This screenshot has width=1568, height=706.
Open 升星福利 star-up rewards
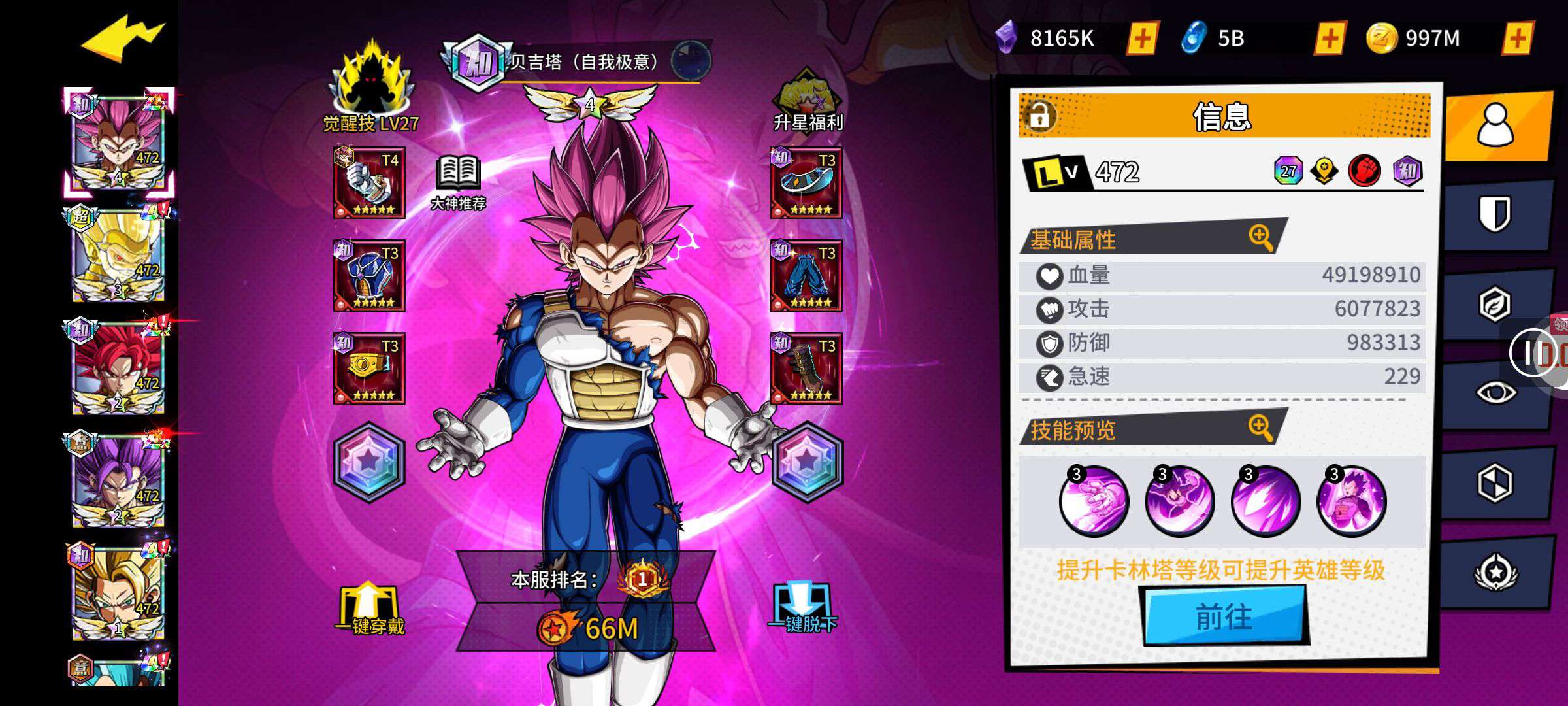pos(808,100)
